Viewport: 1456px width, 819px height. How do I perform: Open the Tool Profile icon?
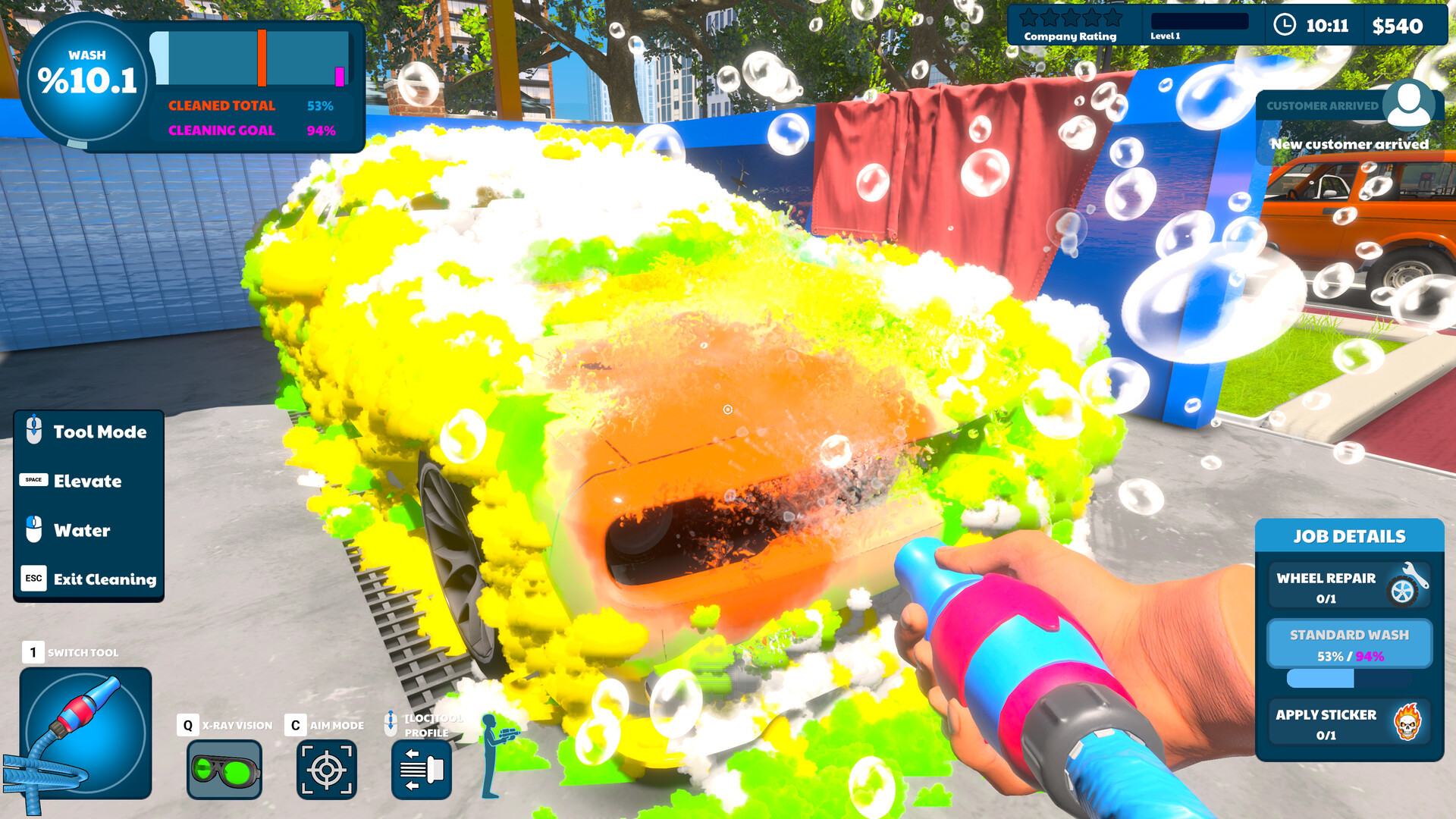pos(422,769)
